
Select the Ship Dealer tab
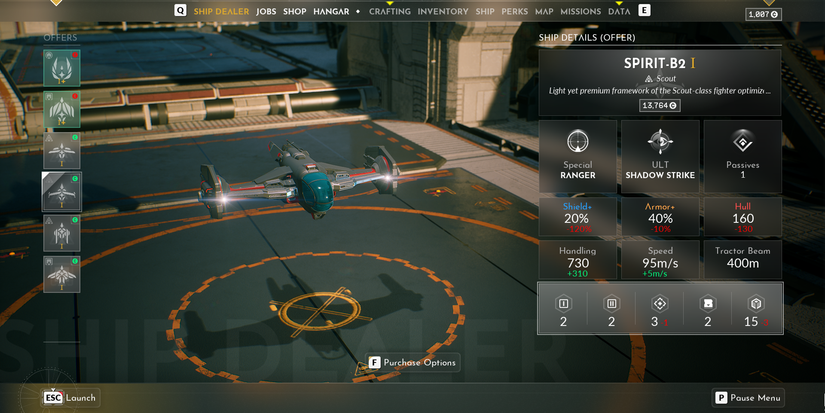click(221, 11)
